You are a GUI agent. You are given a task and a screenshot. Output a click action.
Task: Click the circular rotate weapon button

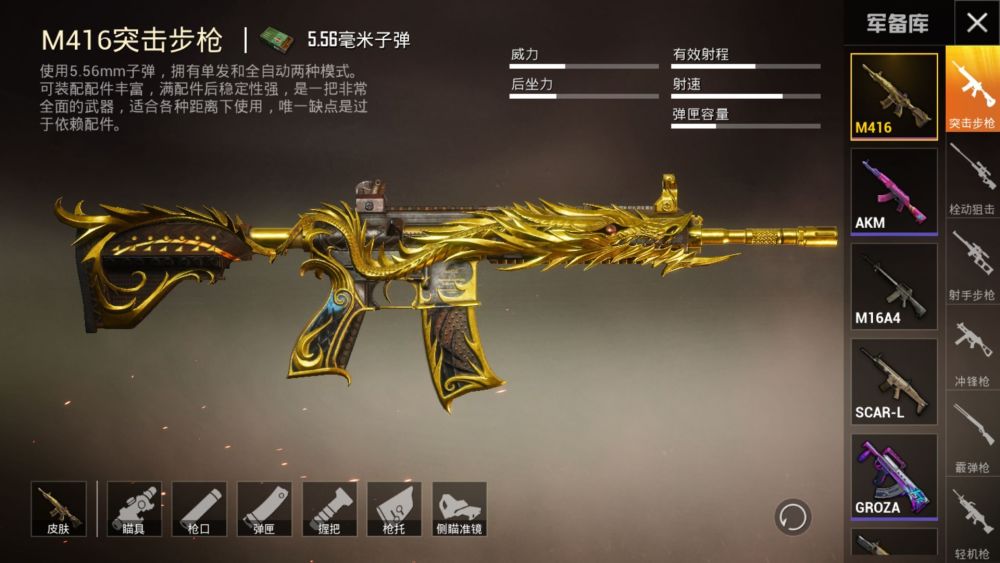[793, 517]
